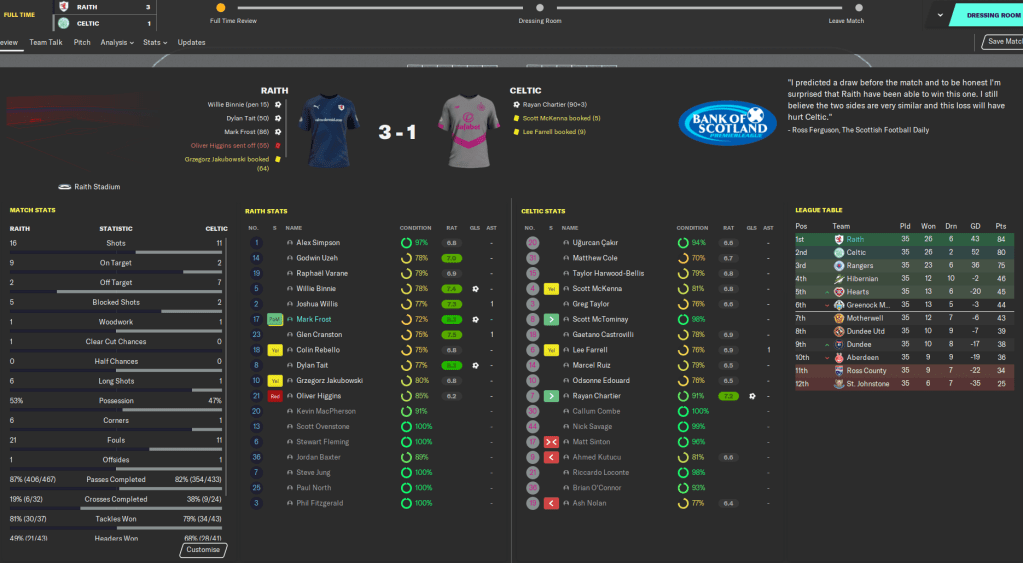The image size is (1023, 563).
Task: Expand the Stats dropdown menu
Action: 155,43
